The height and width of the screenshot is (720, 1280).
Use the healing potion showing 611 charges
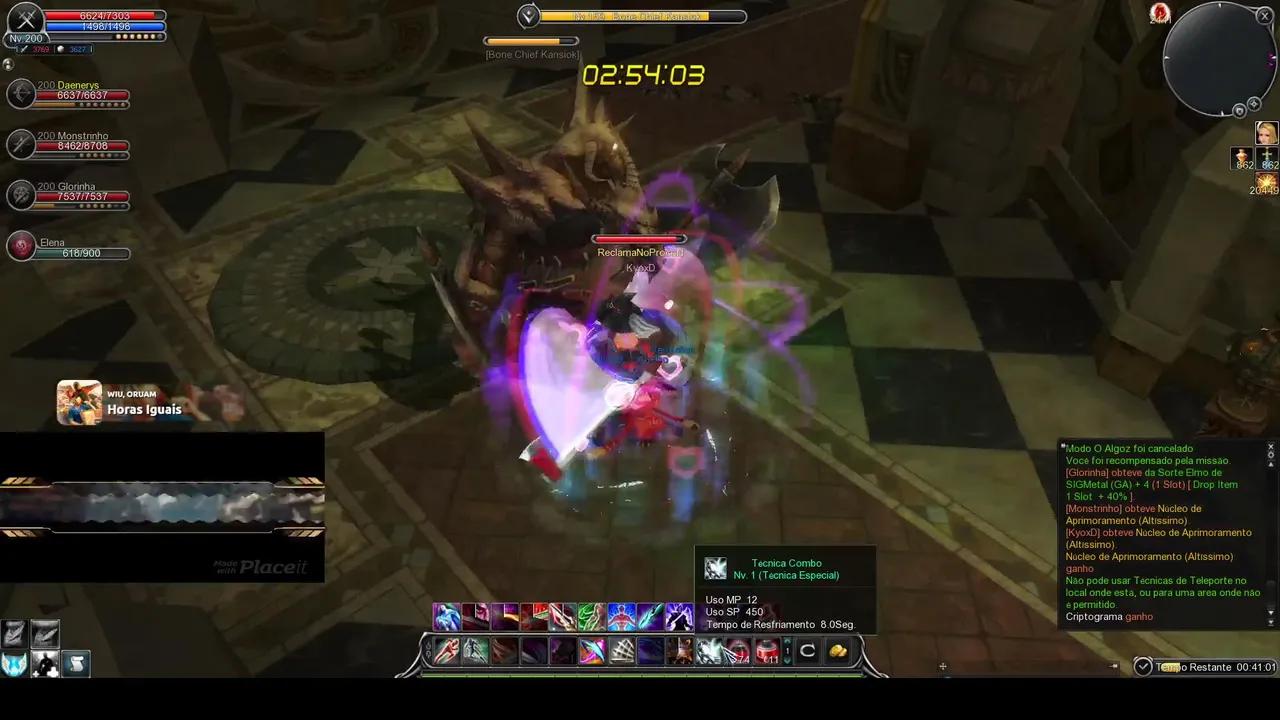(768, 652)
